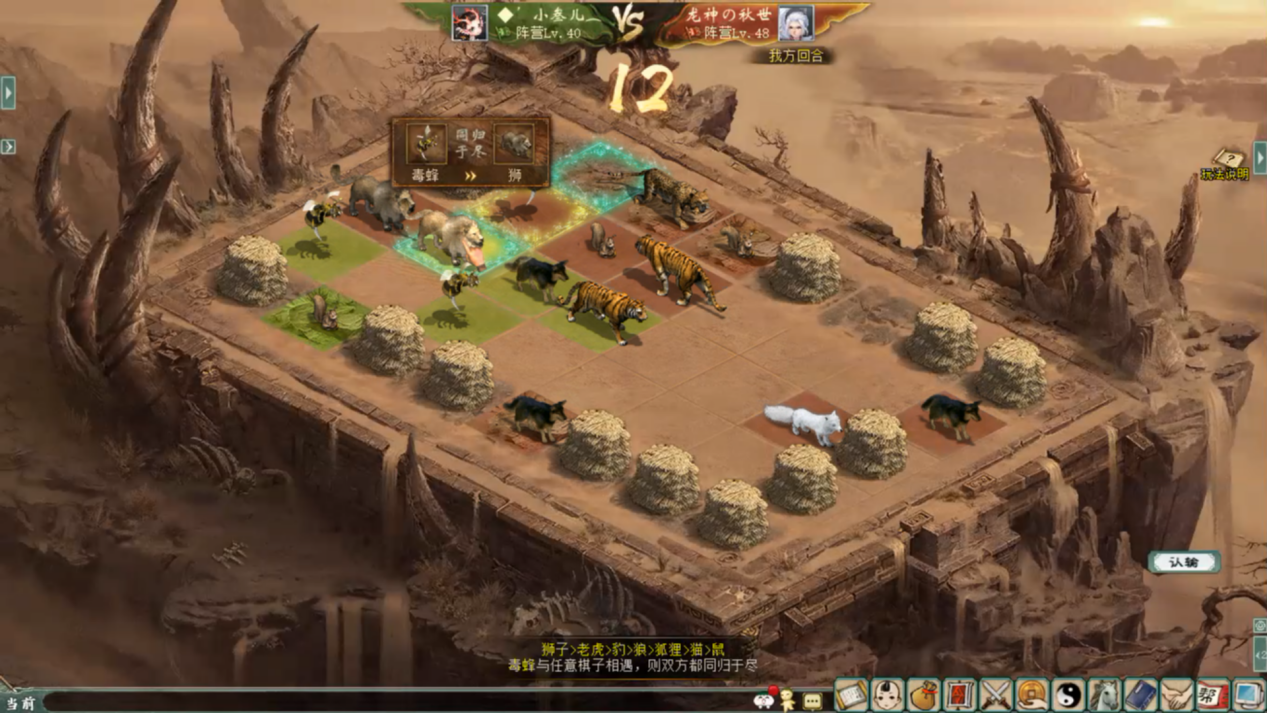Click opponent 龙神の秋世 portrait
1267x713 pixels.
coord(795,23)
